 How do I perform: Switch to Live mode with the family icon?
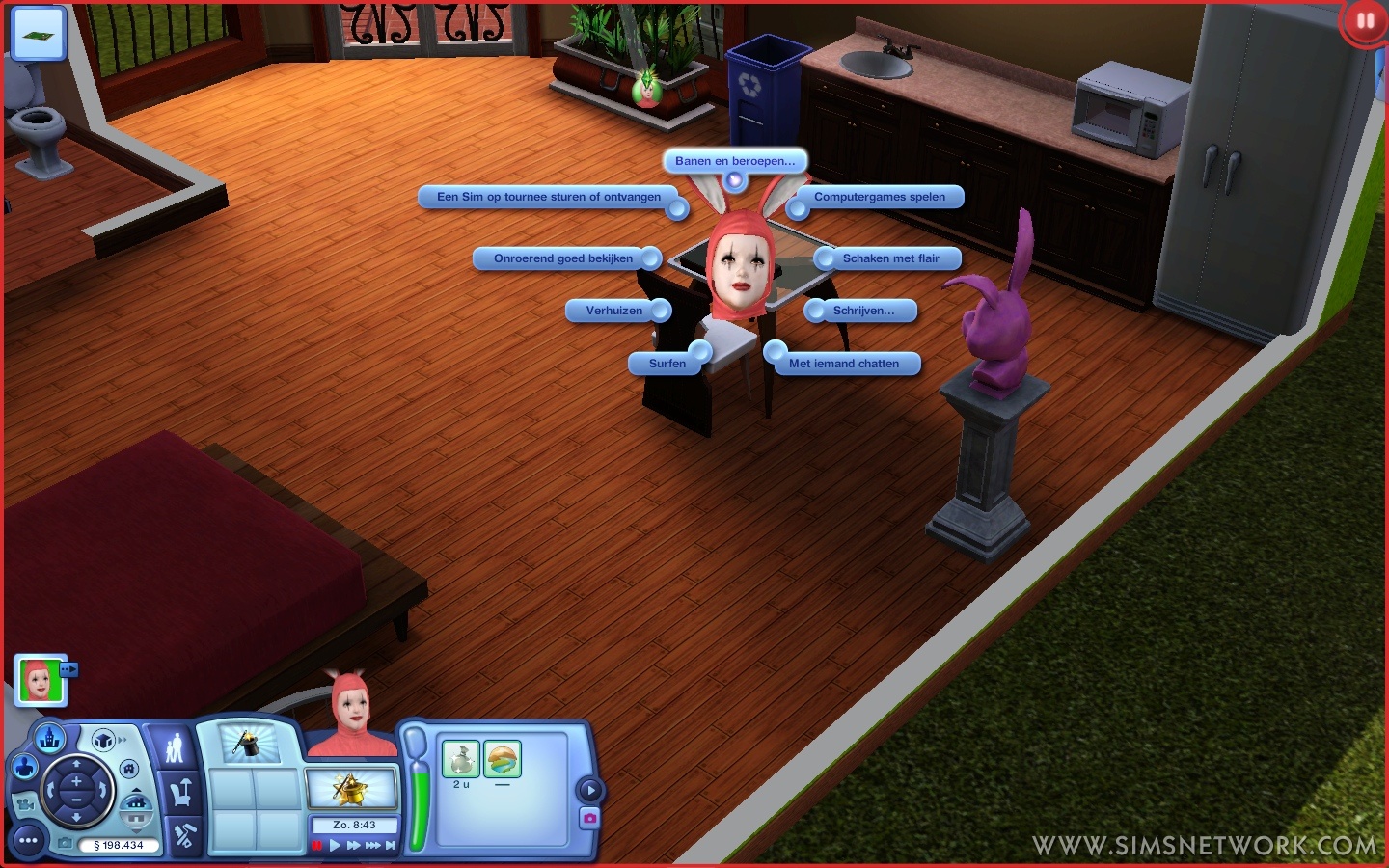click(x=175, y=747)
